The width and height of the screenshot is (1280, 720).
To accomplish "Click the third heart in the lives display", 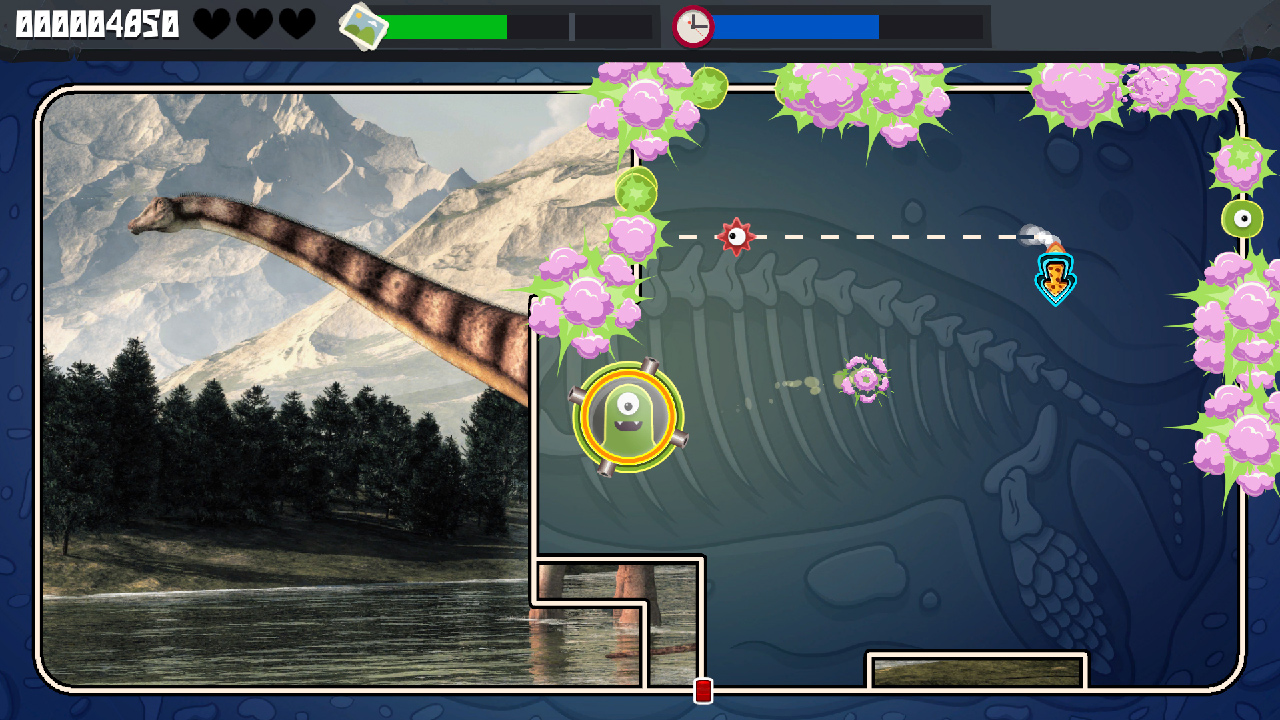I will coord(297,23).
